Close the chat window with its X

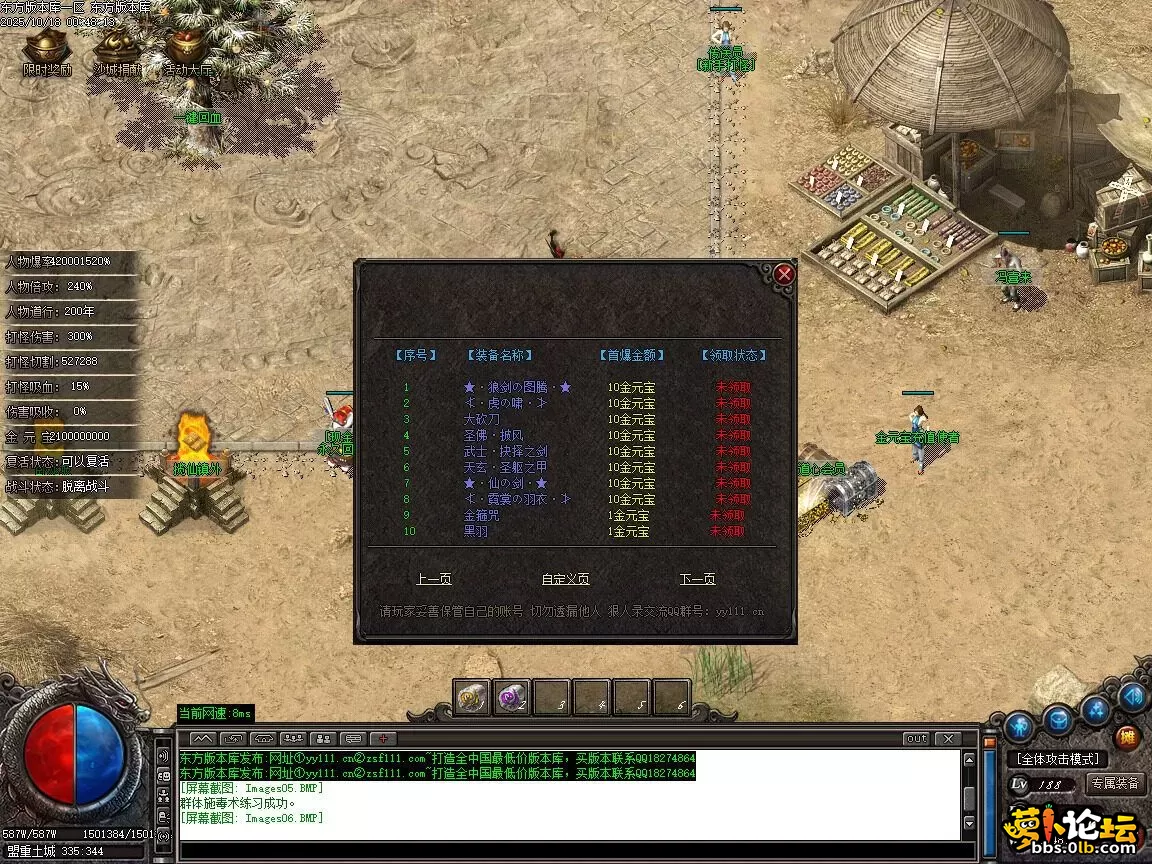pyautogui.click(x=947, y=739)
